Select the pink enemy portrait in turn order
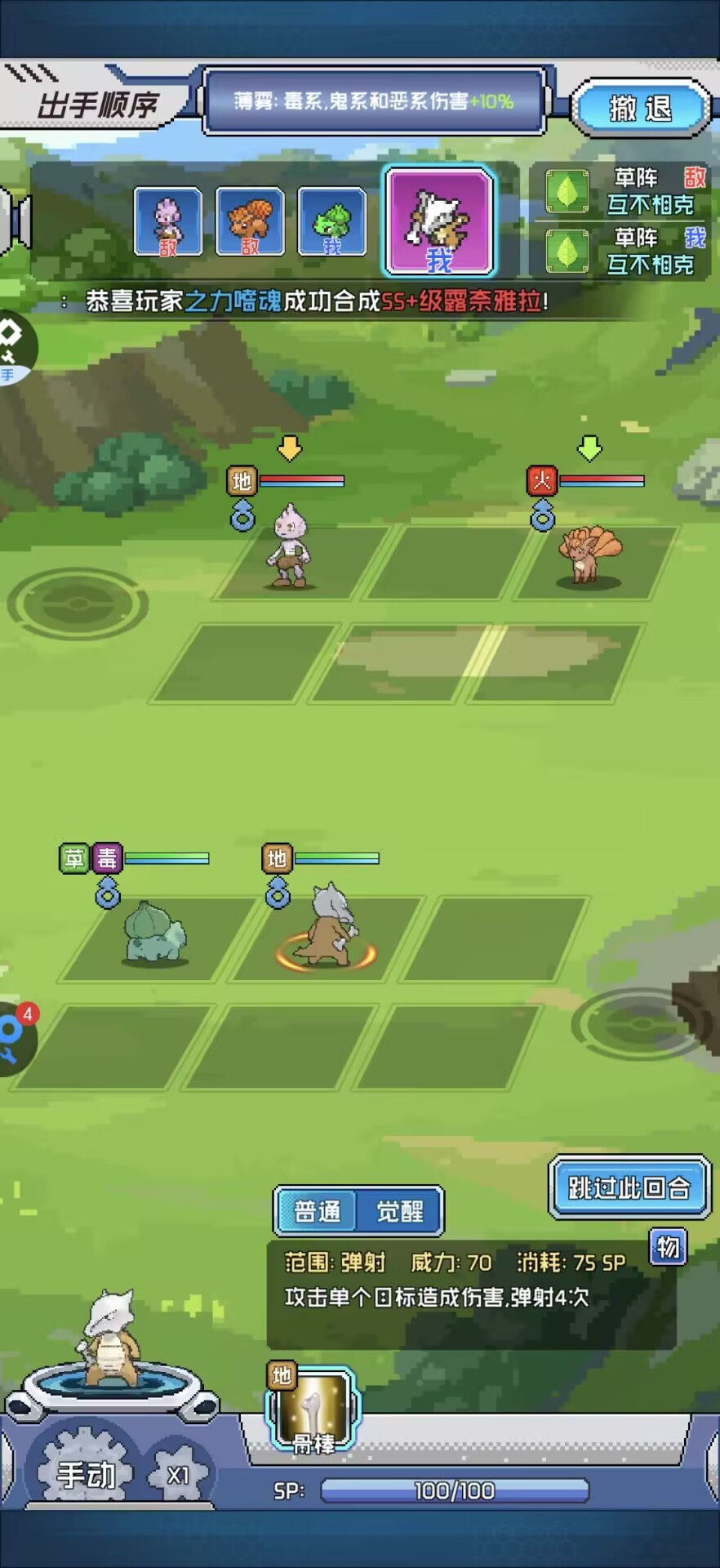 (x=168, y=221)
